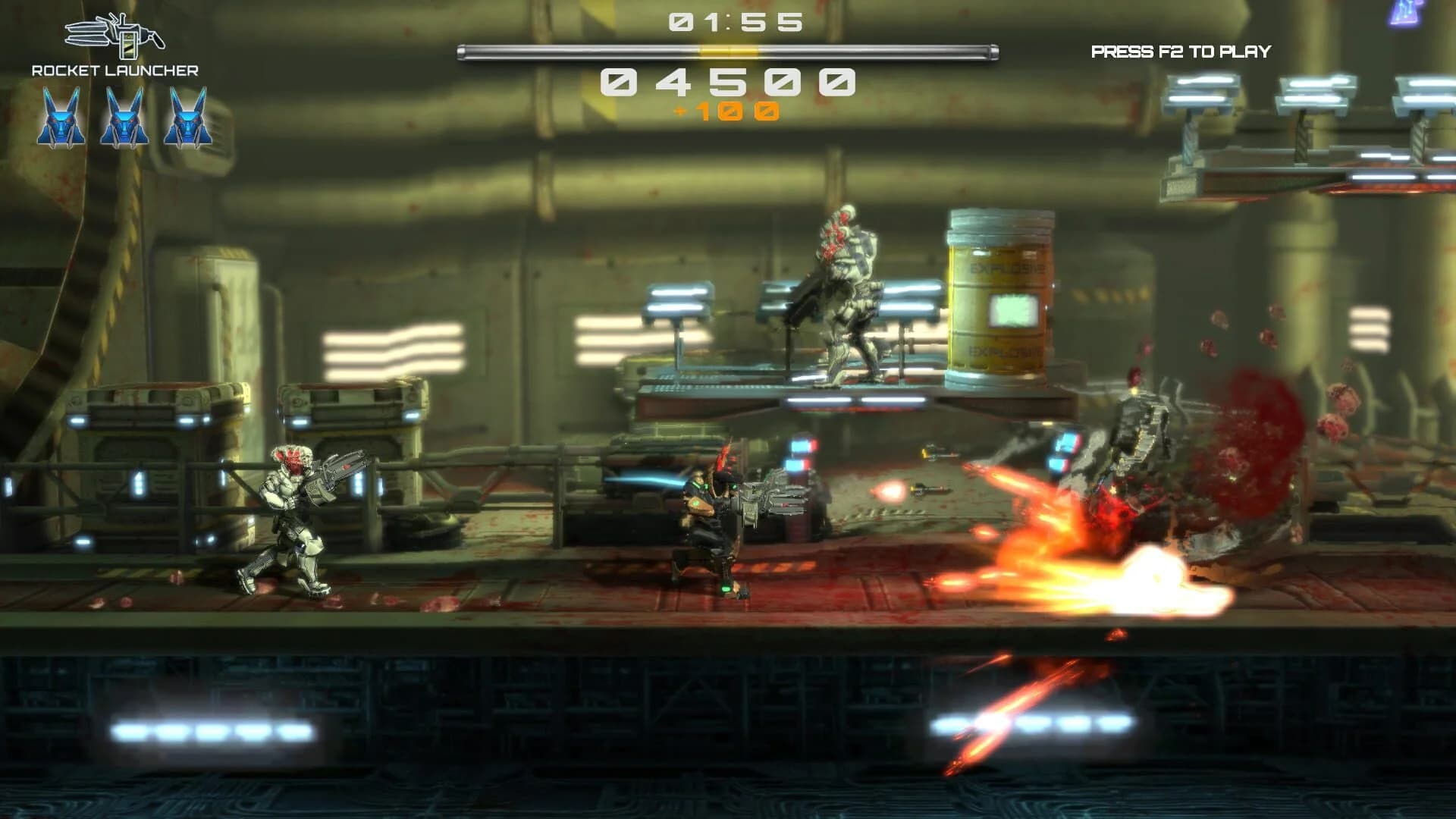
Task: Expand the score display reading 04500
Action: (x=728, y=81)
